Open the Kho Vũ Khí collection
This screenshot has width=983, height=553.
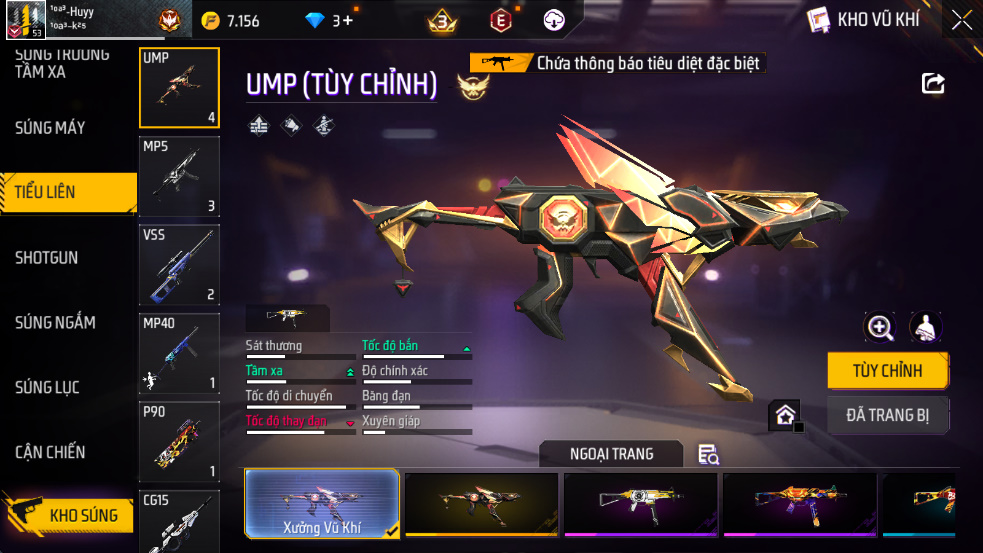[x=863, y=20]
